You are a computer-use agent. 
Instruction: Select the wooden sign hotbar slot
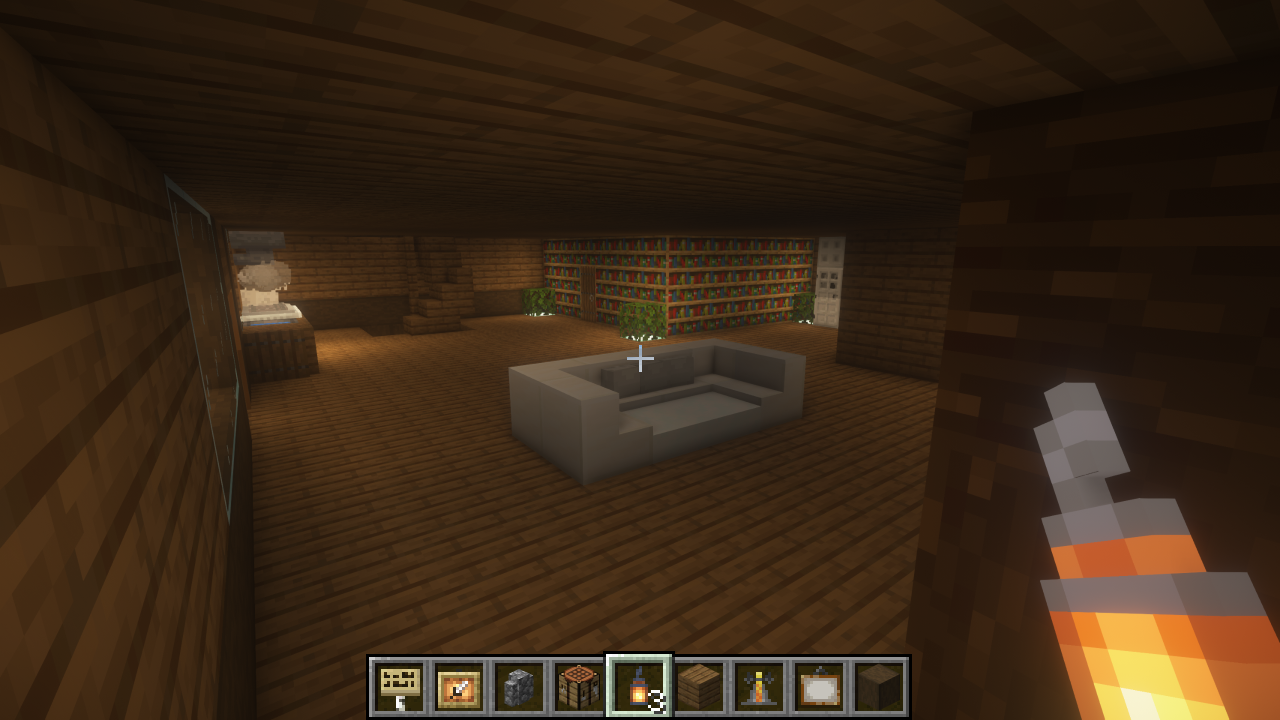[400, 687]
